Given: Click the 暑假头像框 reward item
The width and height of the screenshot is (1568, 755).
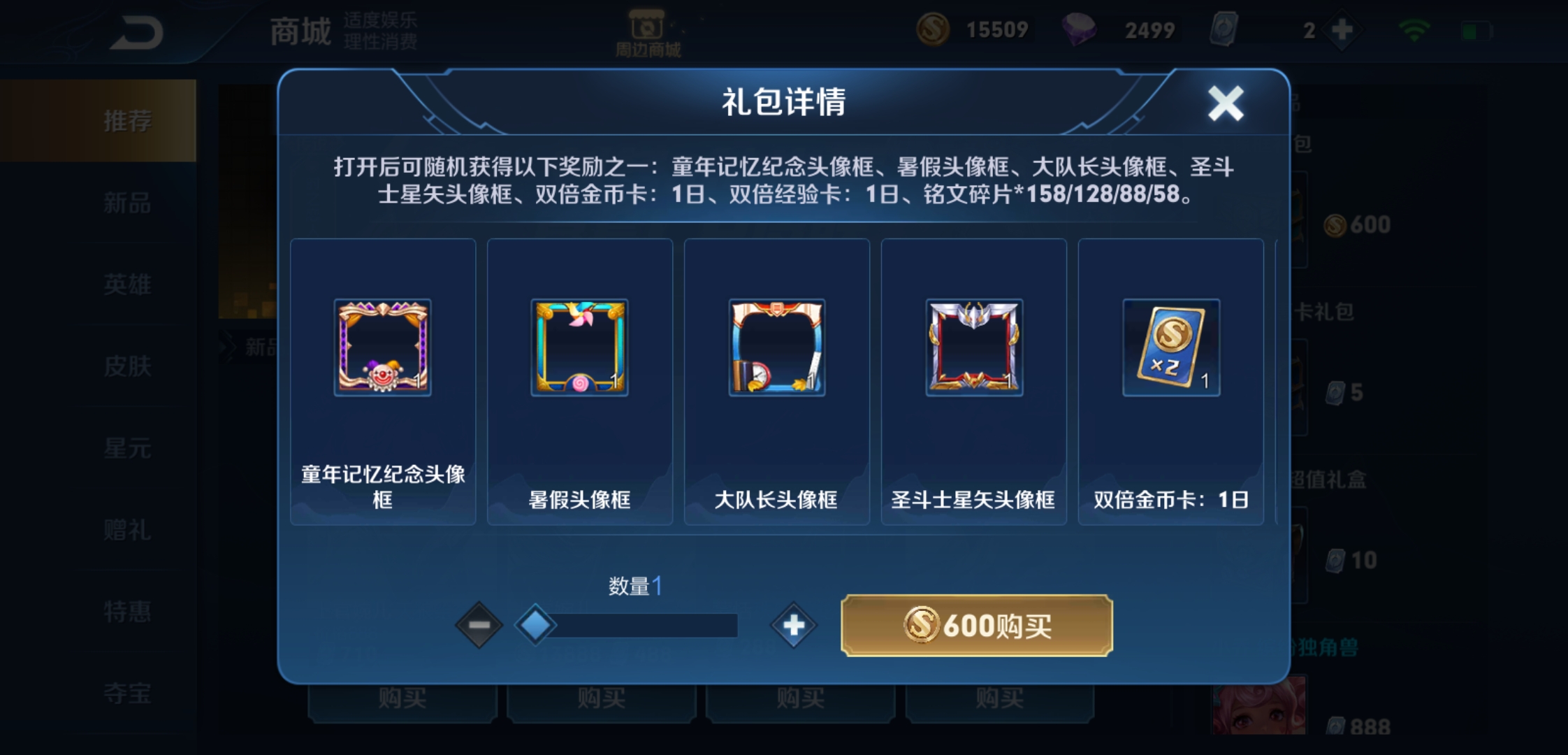Looking at the screenshot, I should [579, 347].
